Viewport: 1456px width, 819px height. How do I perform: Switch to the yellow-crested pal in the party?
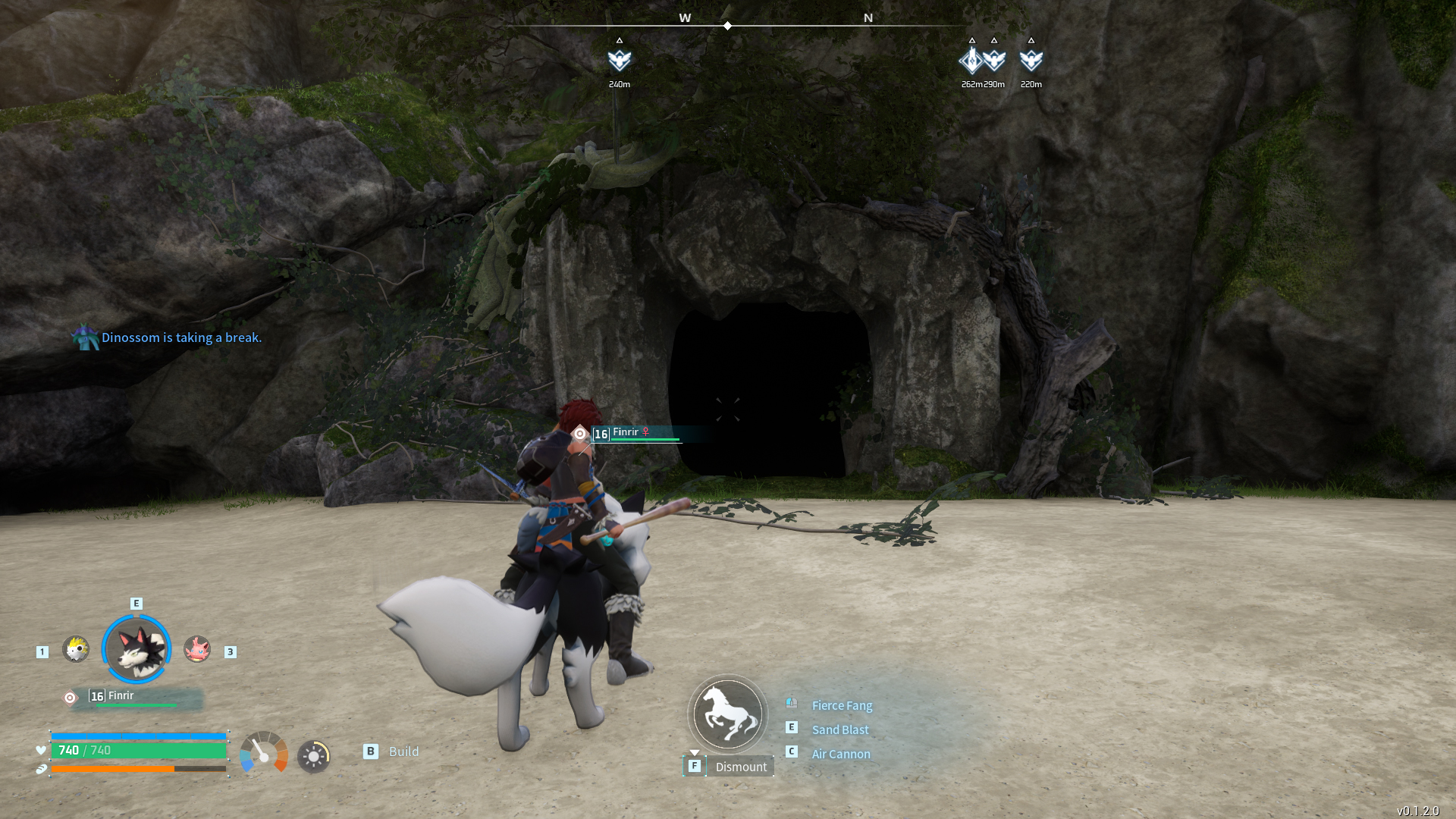[x=76, y=649]
